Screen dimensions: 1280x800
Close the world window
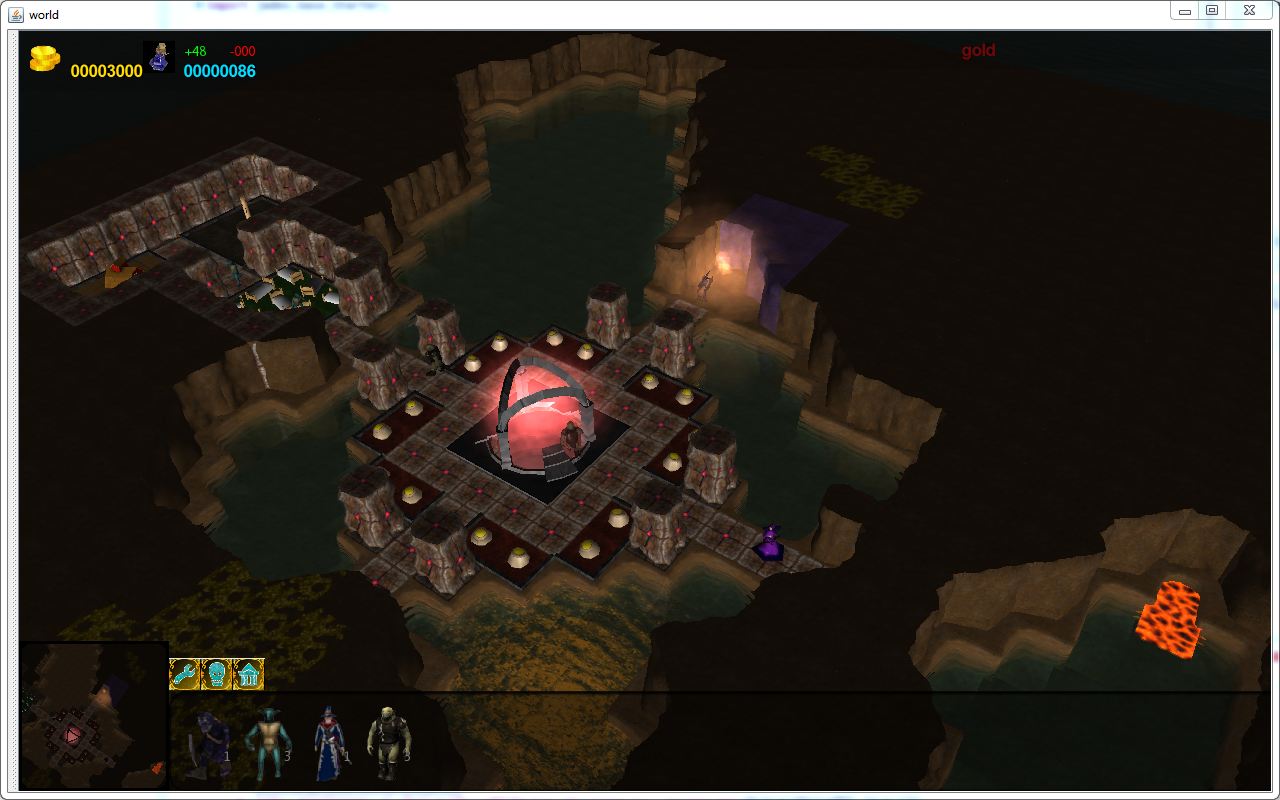click(x=1249, y=10)
